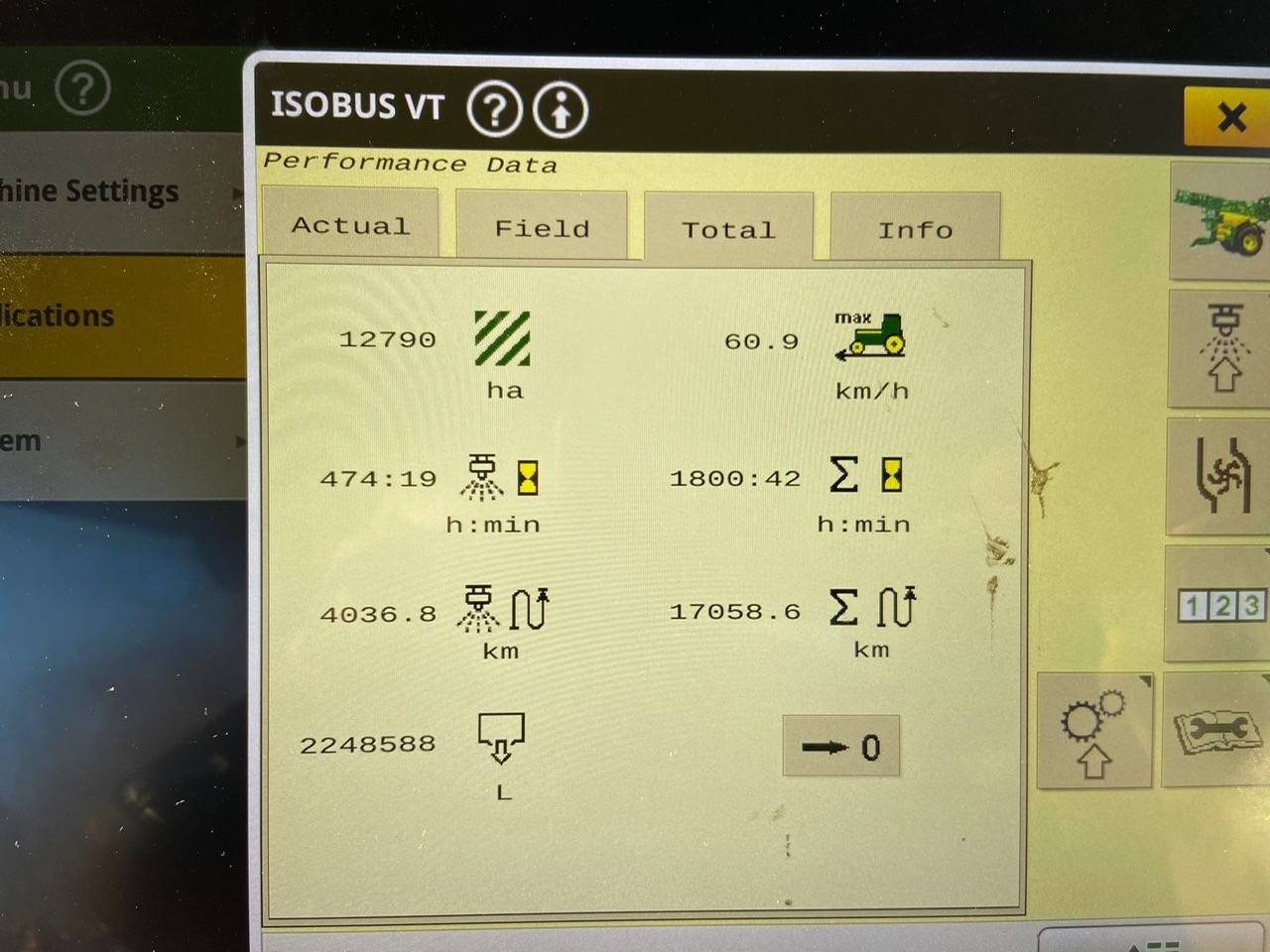
Task: Open the green sprayer machine softkey
Action: click(x=1221, y=222)
